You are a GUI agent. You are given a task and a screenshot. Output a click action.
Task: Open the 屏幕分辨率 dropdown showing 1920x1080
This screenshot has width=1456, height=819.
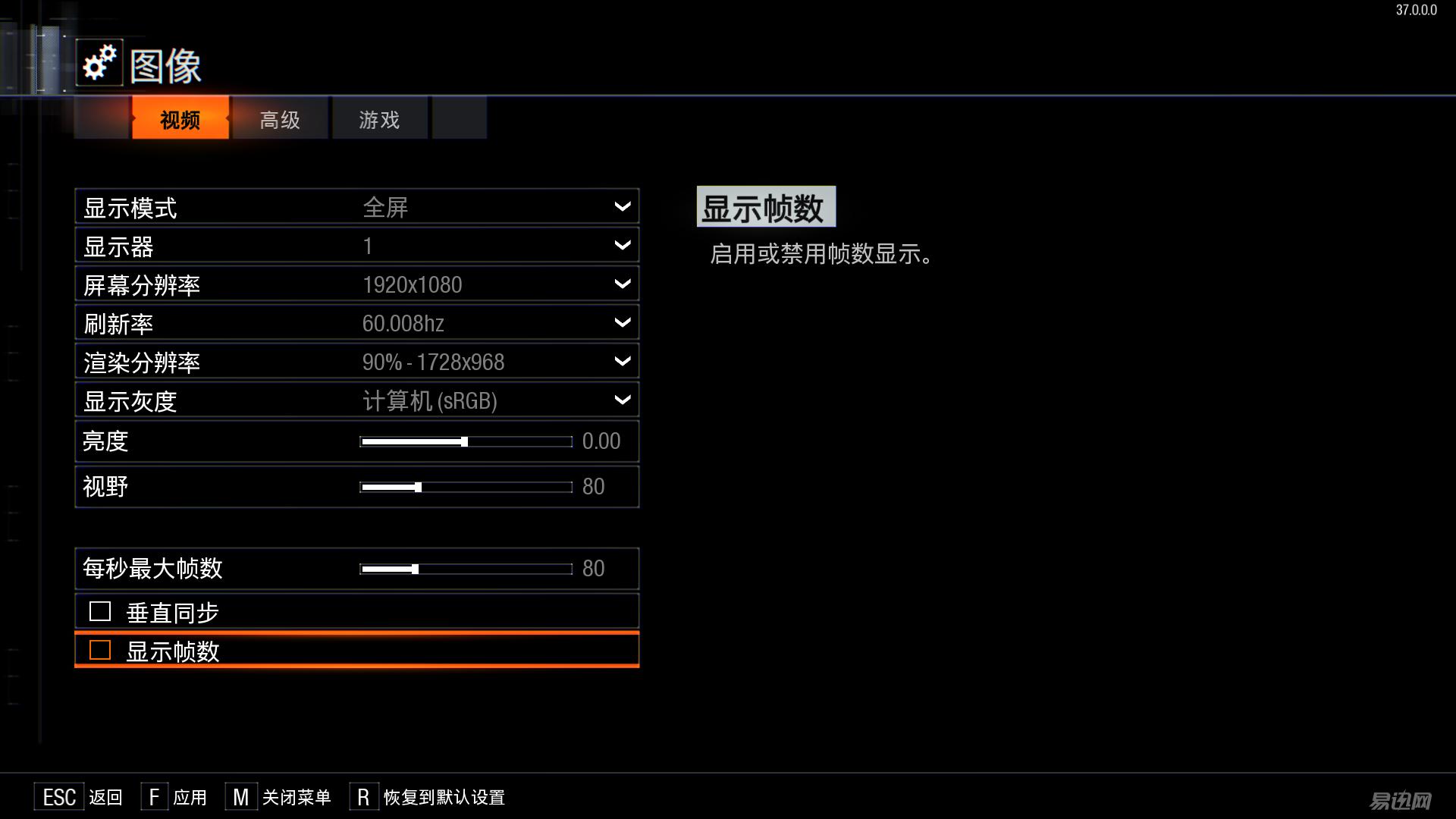pos(621,284)
